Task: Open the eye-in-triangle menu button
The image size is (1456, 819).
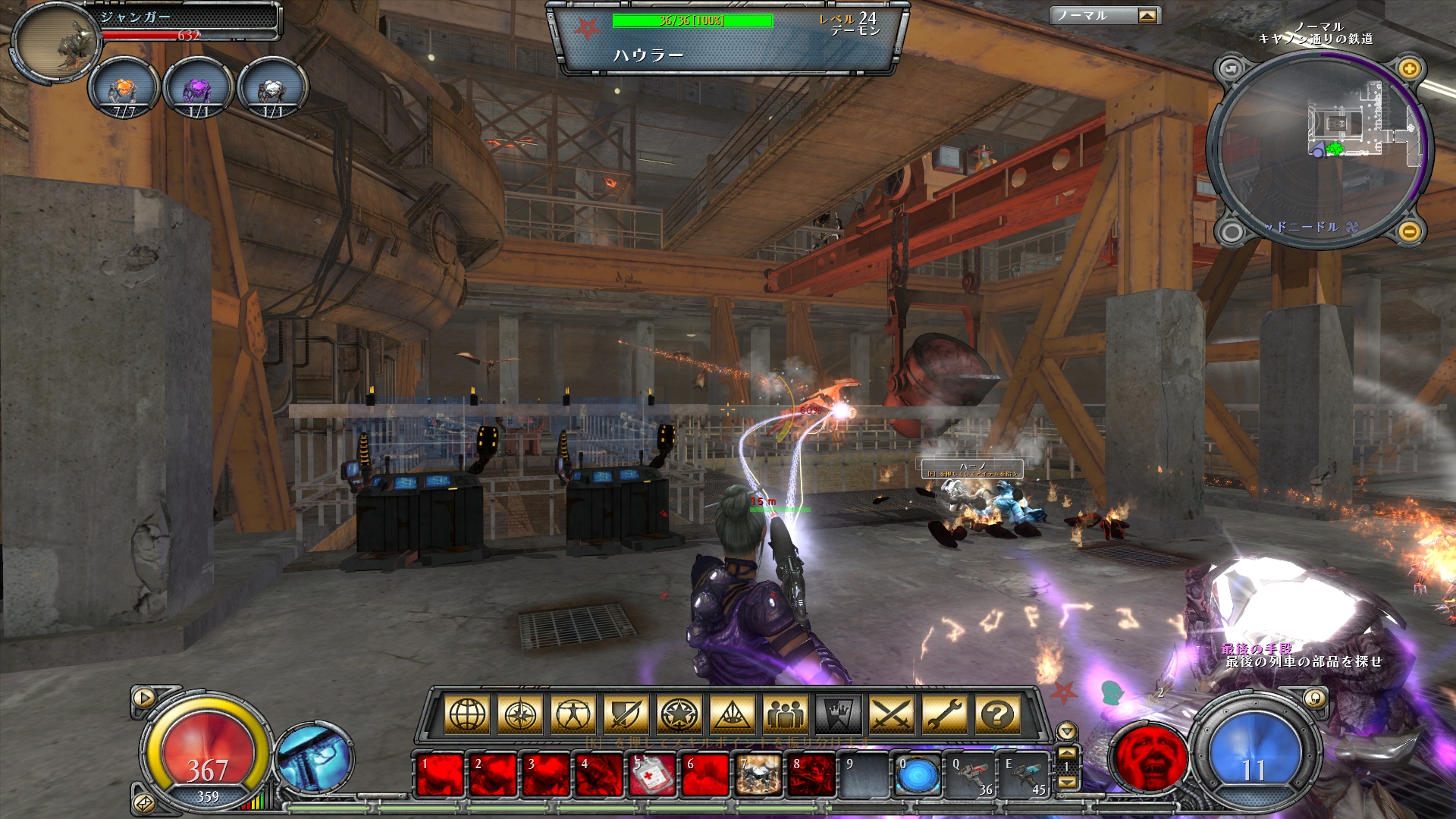Action: (x=733, y=714)
